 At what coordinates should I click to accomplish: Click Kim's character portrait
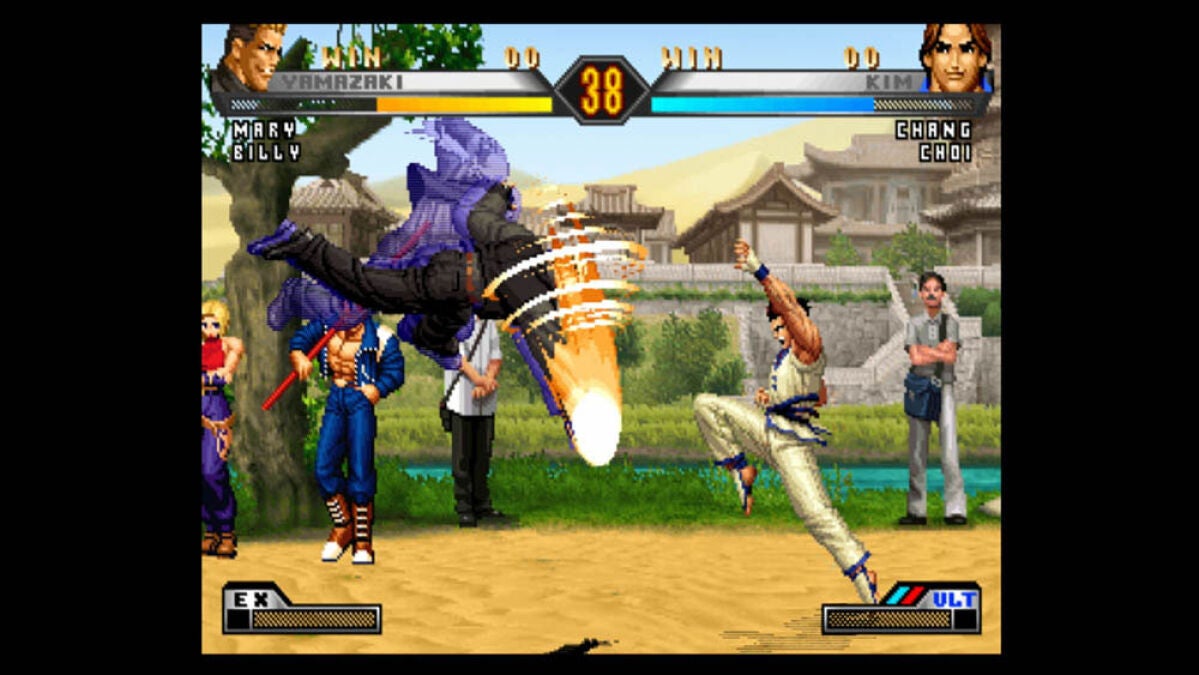(x=955, y=58)
